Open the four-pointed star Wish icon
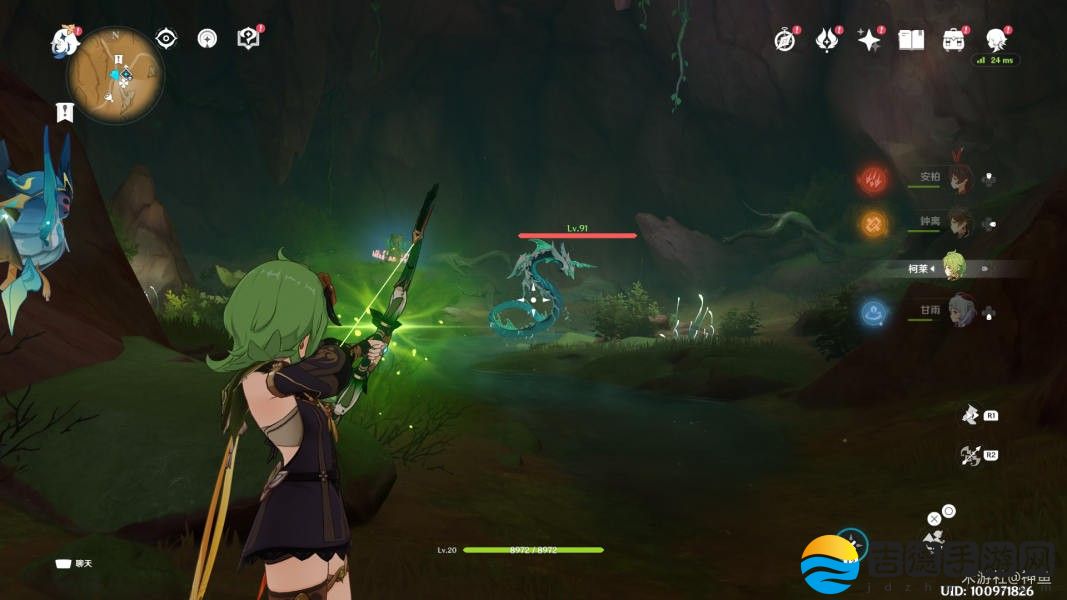 click(x=869, y=40)
